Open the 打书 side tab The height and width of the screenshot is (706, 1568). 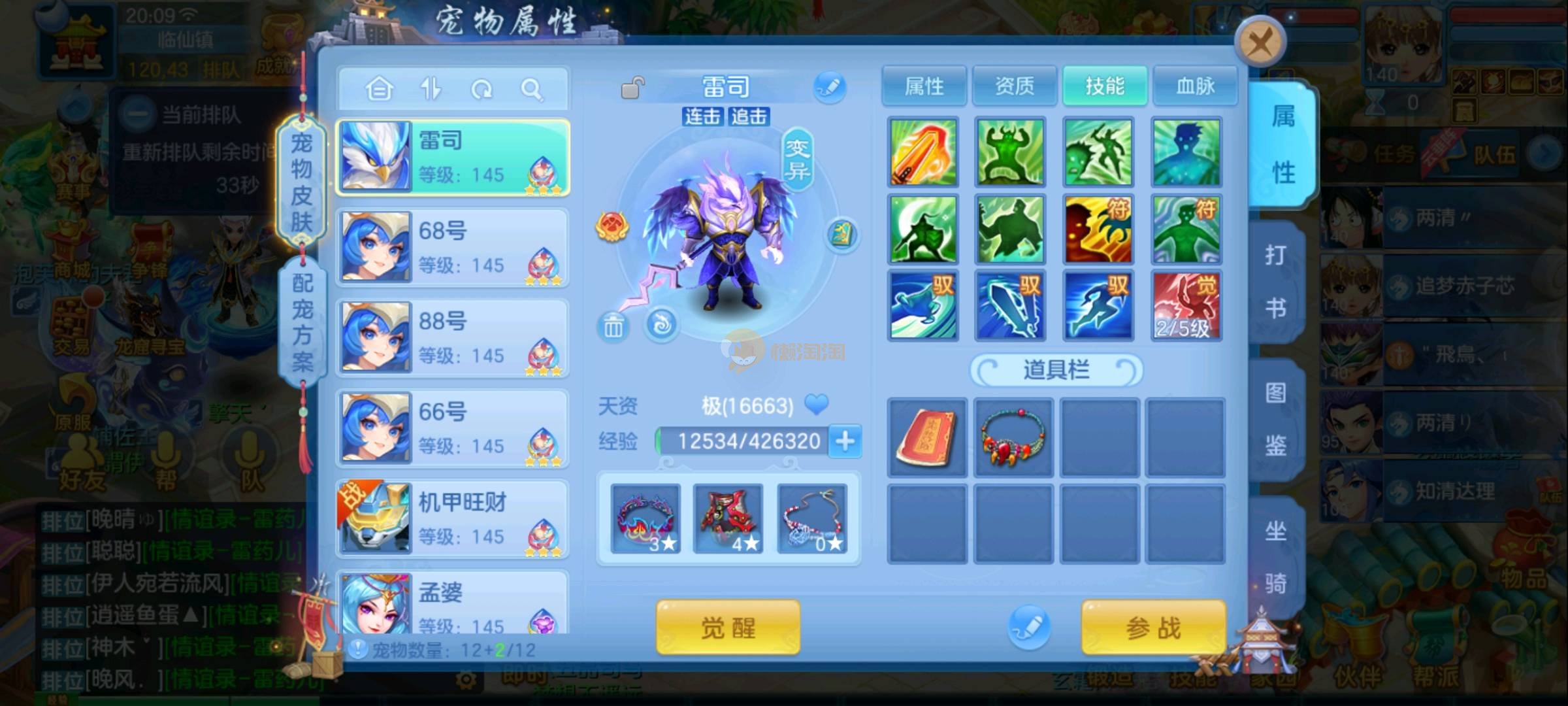click(1275, 281)
